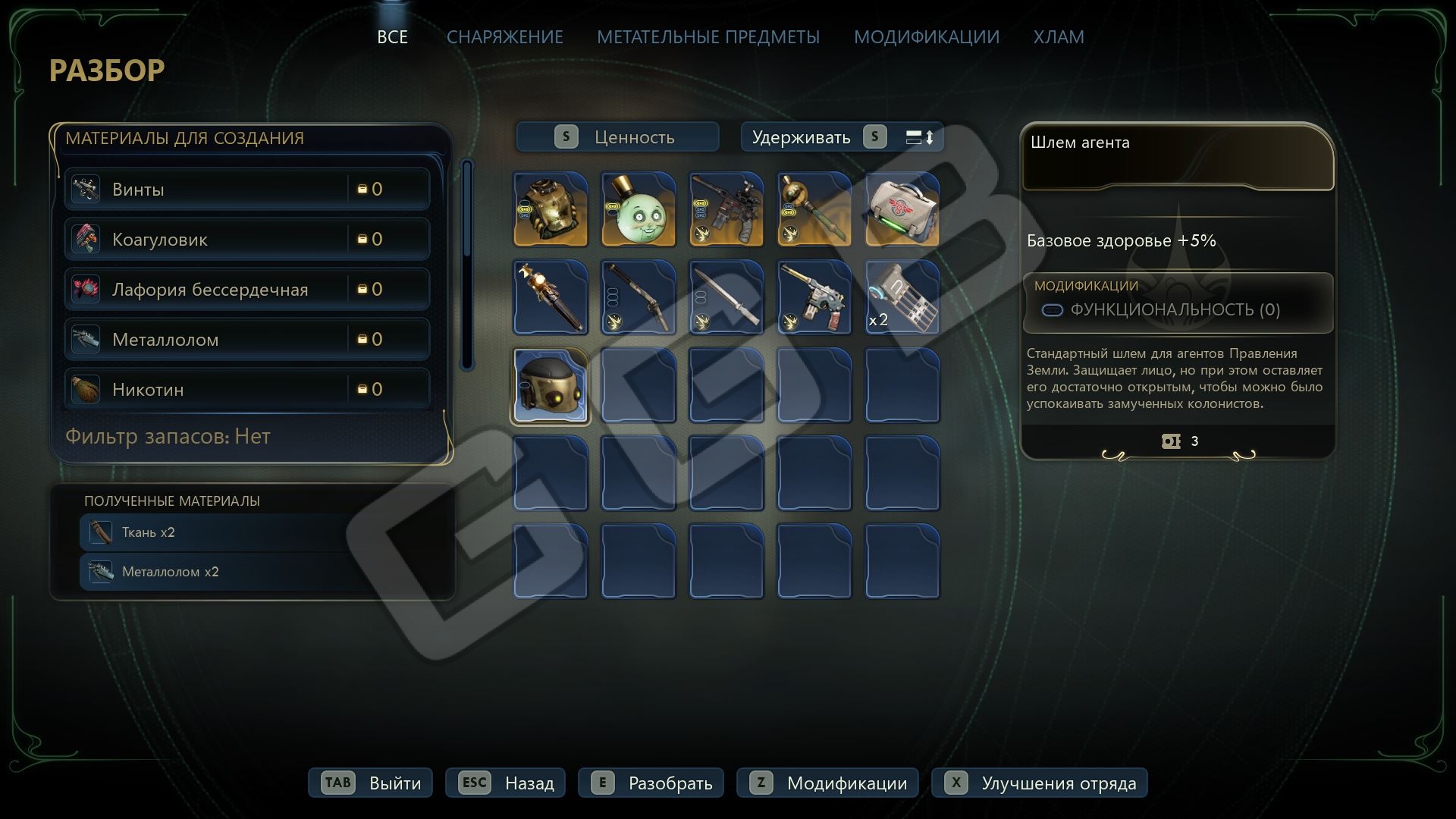Go back with the Назад button
Viewport: 1456px width, 819px height.
tap(507, 783)
